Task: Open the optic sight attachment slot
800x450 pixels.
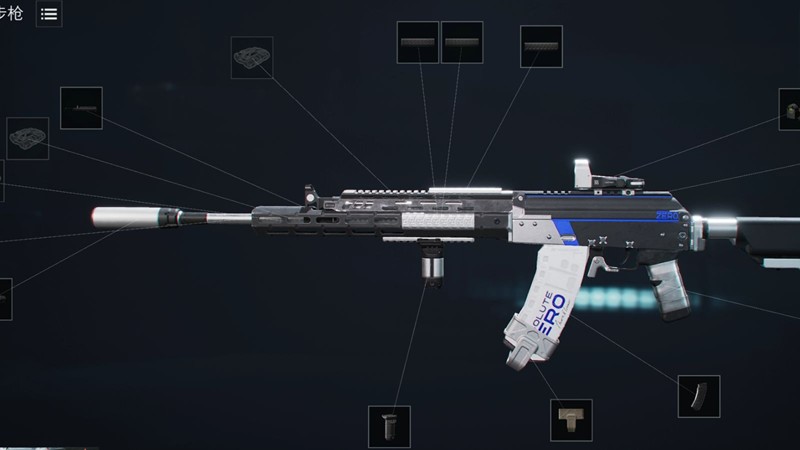Action: click(x=790, y=109)
